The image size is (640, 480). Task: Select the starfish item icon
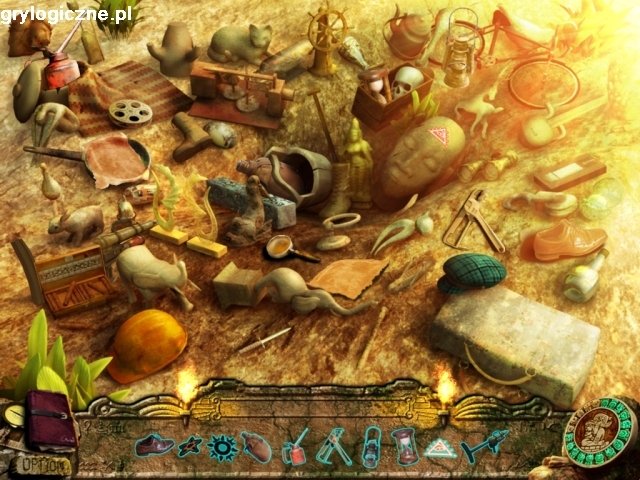pyautogui.click(x=189, y=446)
